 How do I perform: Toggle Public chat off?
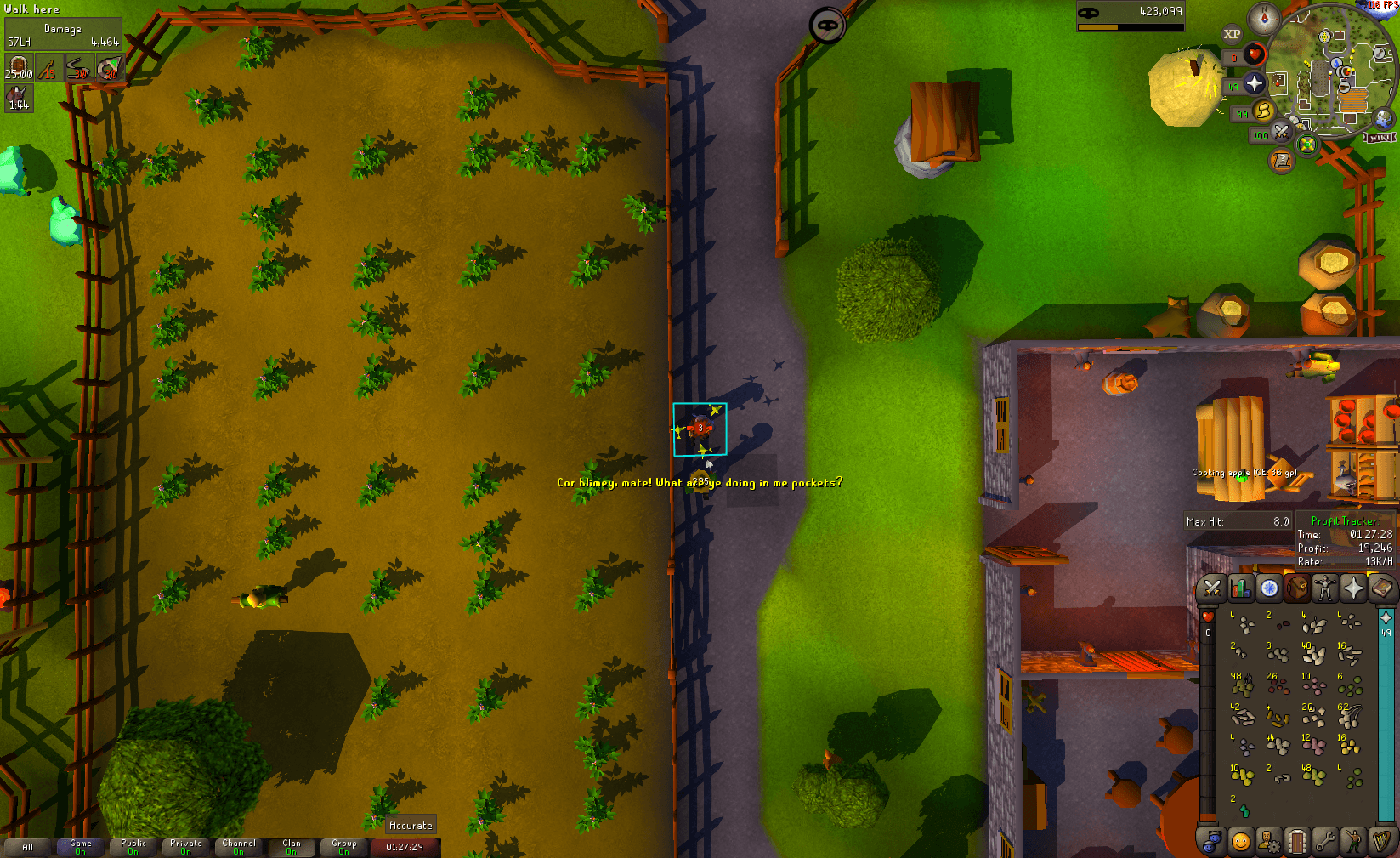(133, 846)
